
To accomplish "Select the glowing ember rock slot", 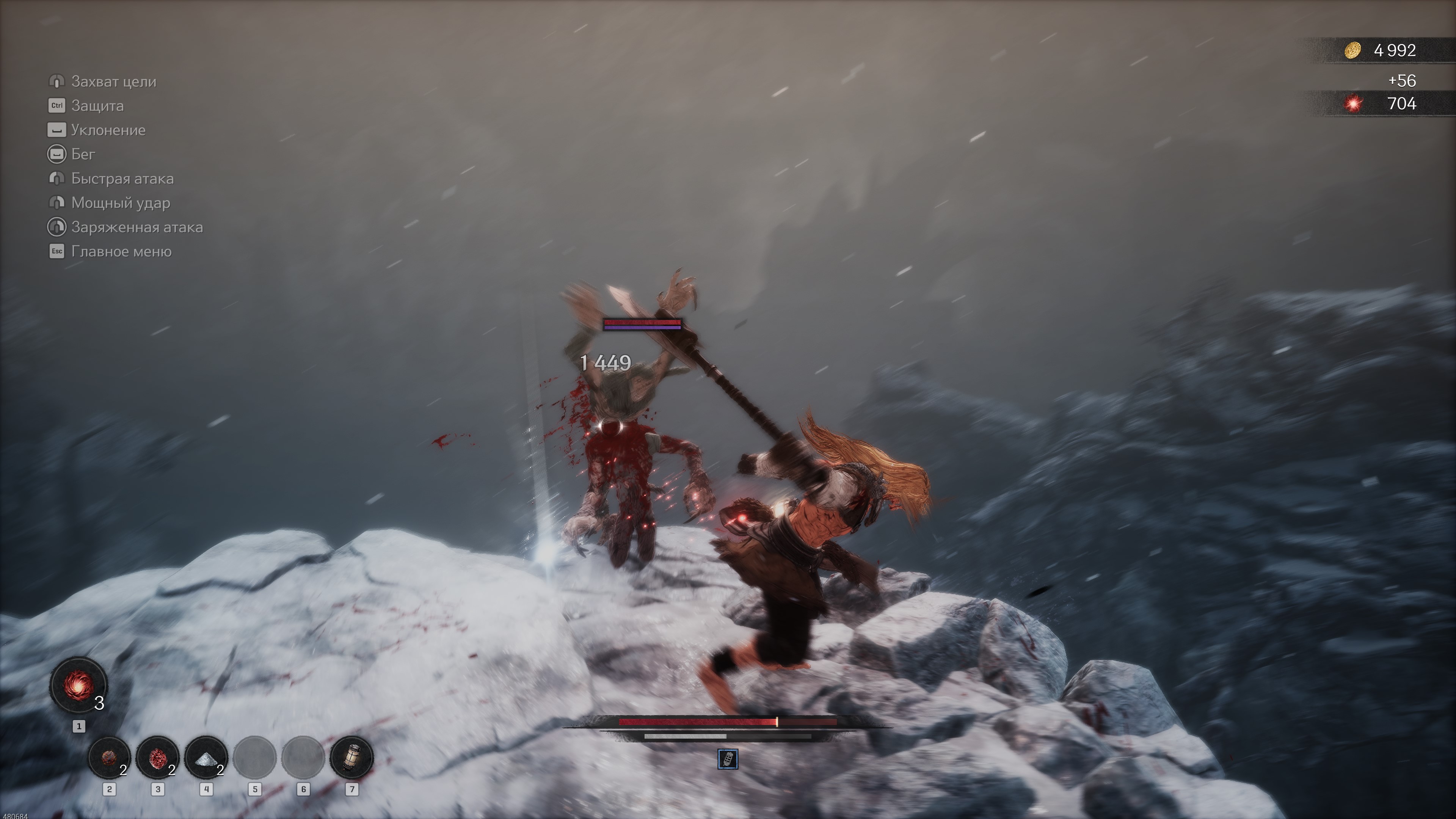I will click(x=109, y=757).
